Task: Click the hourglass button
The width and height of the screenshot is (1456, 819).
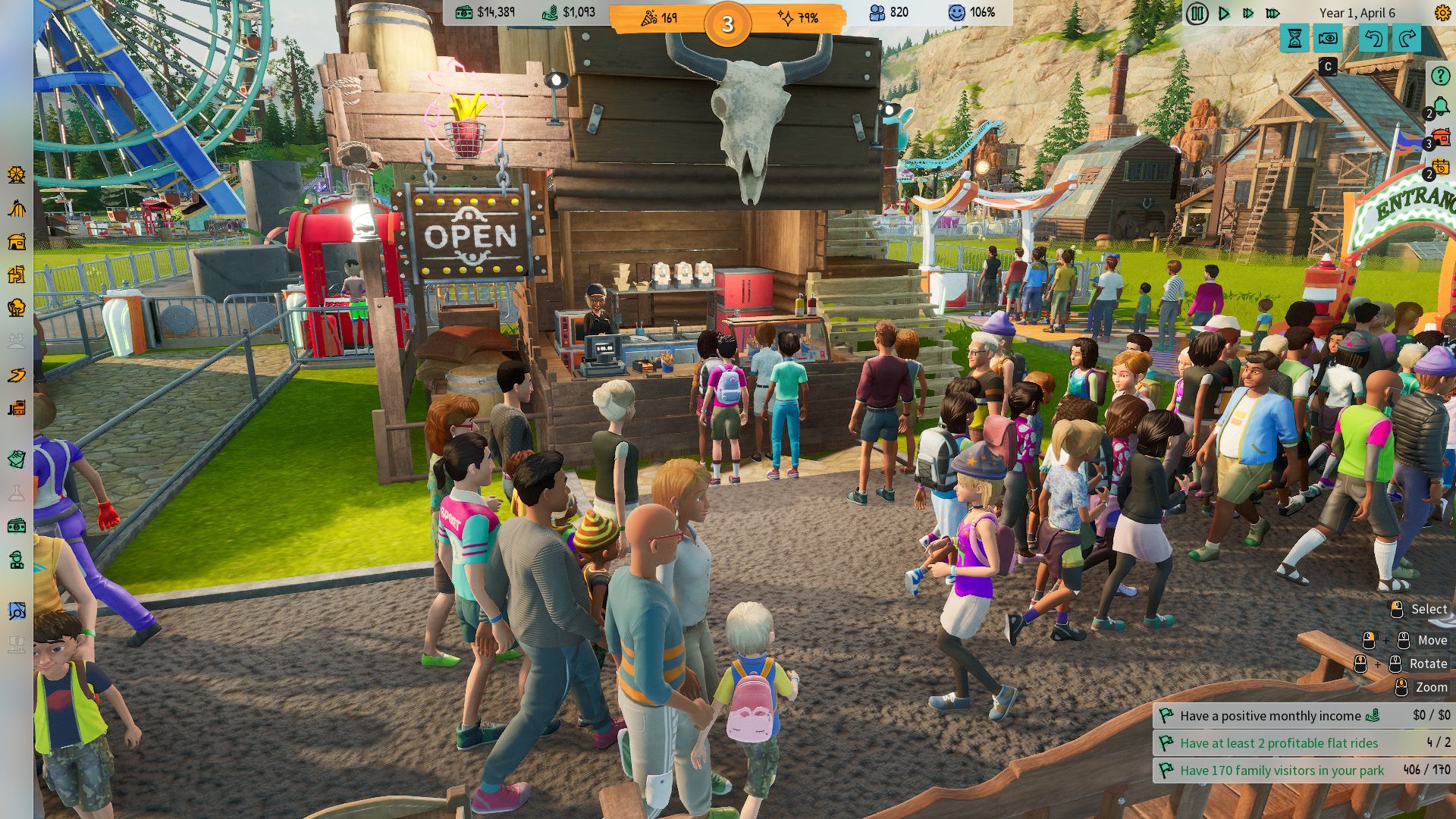Action: point(1294,39)
